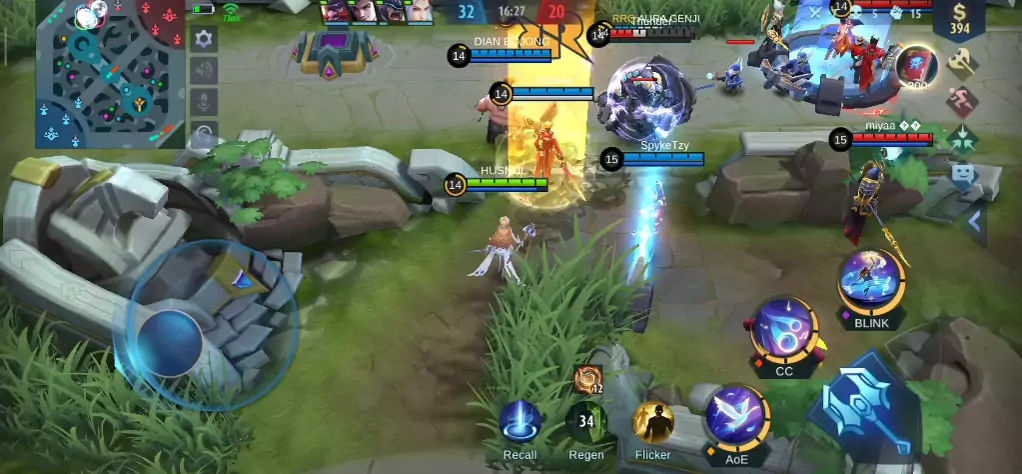The height and width of the screenshot is (474, 1022).
Task: Expand the side panel arrow
Action: (975, 222)
